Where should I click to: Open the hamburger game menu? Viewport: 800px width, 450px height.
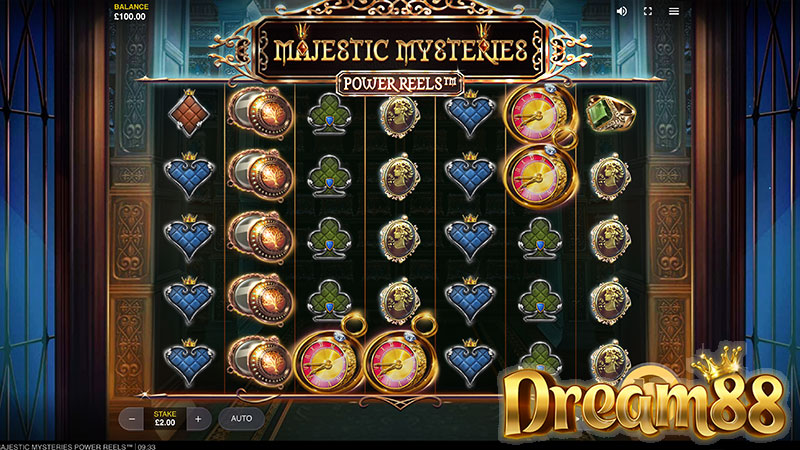[674, 11]
